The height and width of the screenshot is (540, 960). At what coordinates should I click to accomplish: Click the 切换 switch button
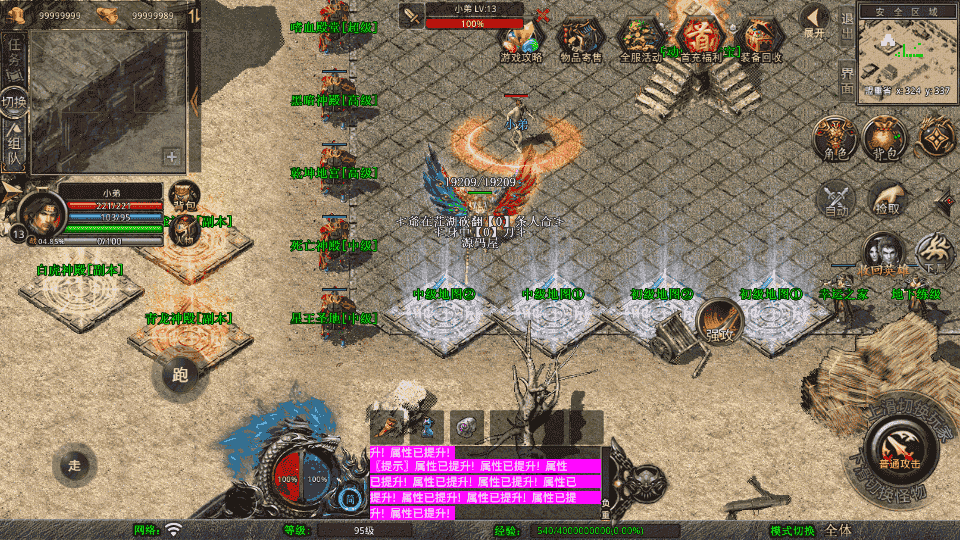tap(13, 103)
